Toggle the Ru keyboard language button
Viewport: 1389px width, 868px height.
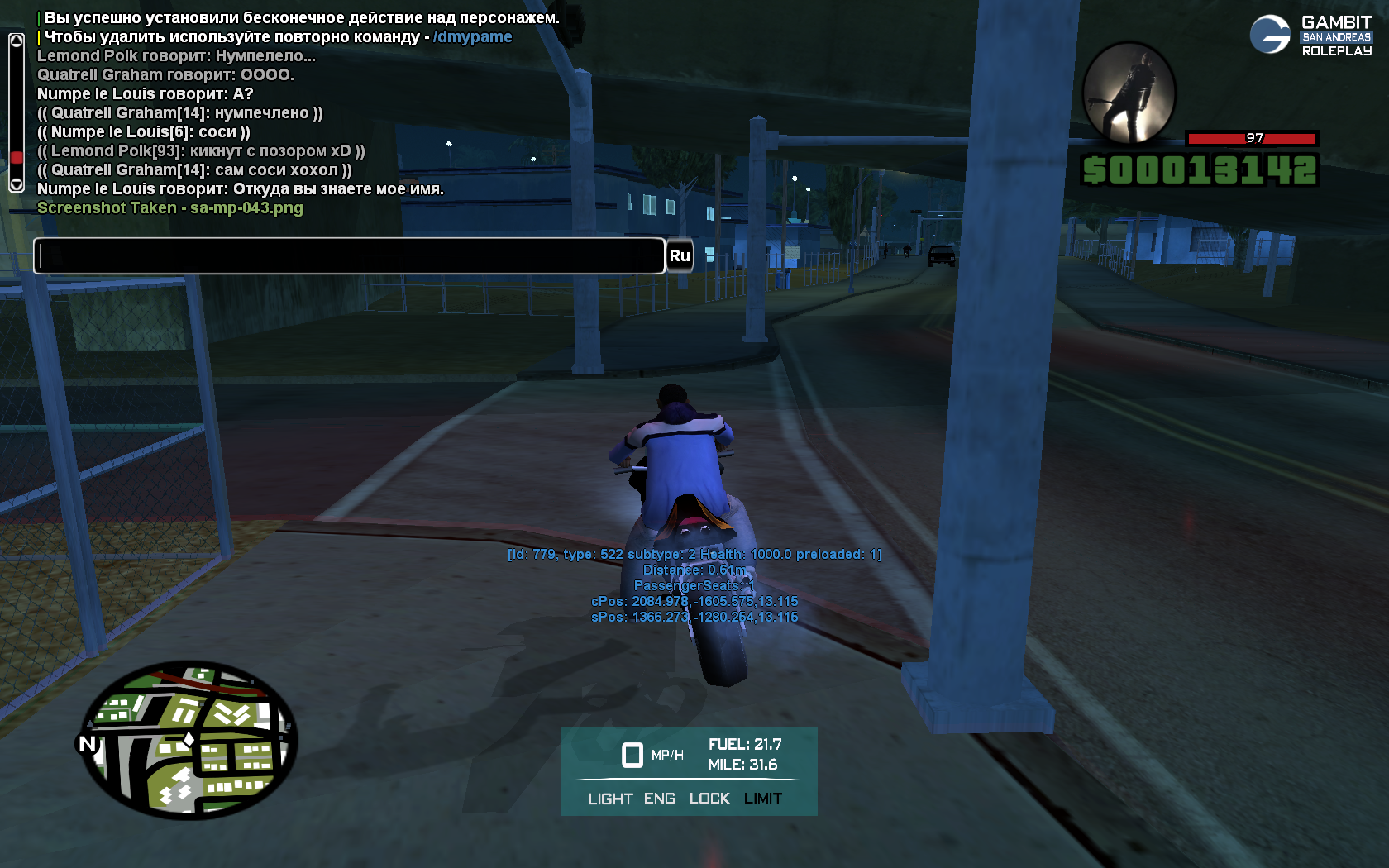[x=680, y=255]
